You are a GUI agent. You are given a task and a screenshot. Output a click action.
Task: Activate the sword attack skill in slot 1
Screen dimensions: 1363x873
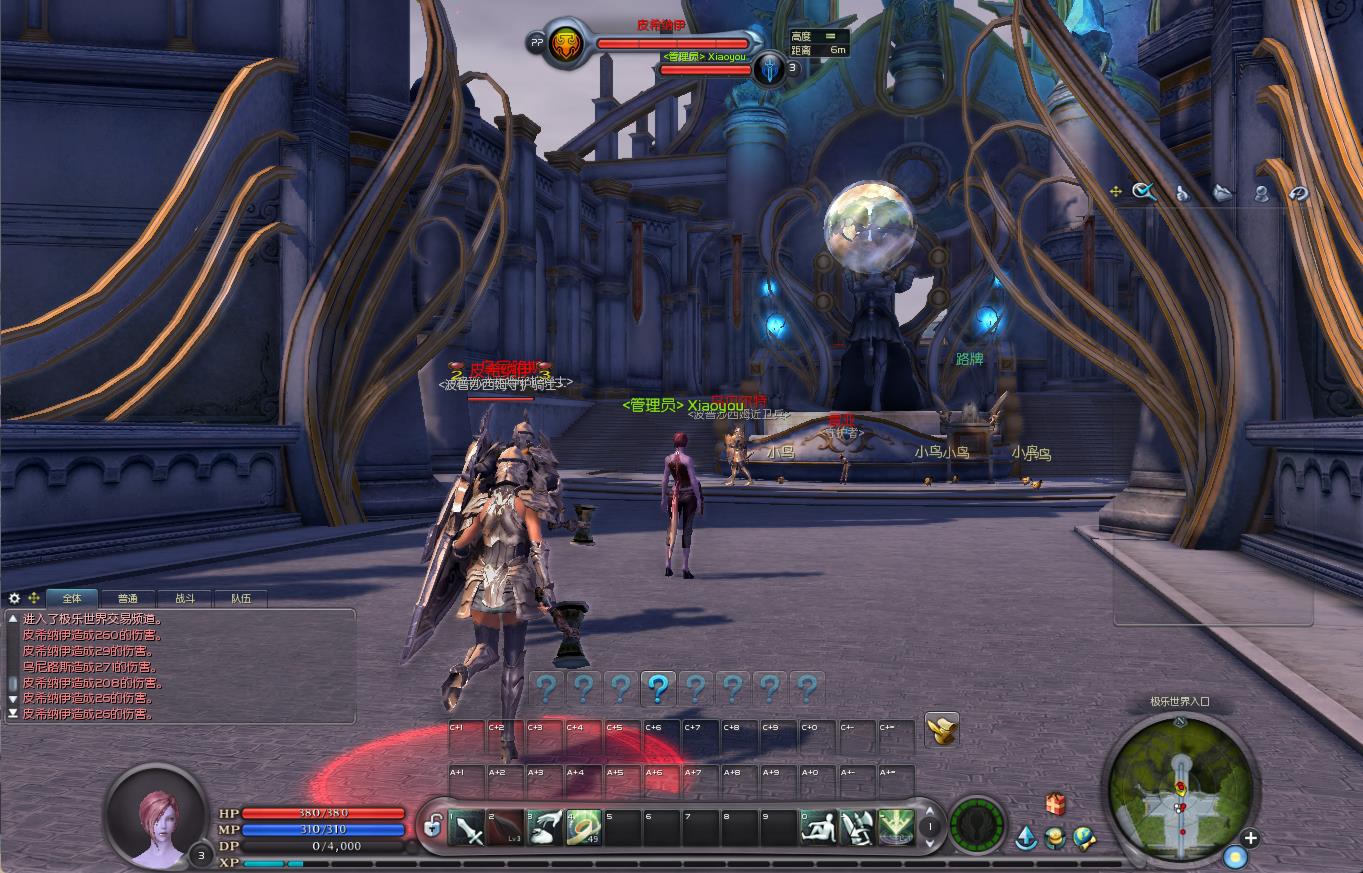[467, 828]
